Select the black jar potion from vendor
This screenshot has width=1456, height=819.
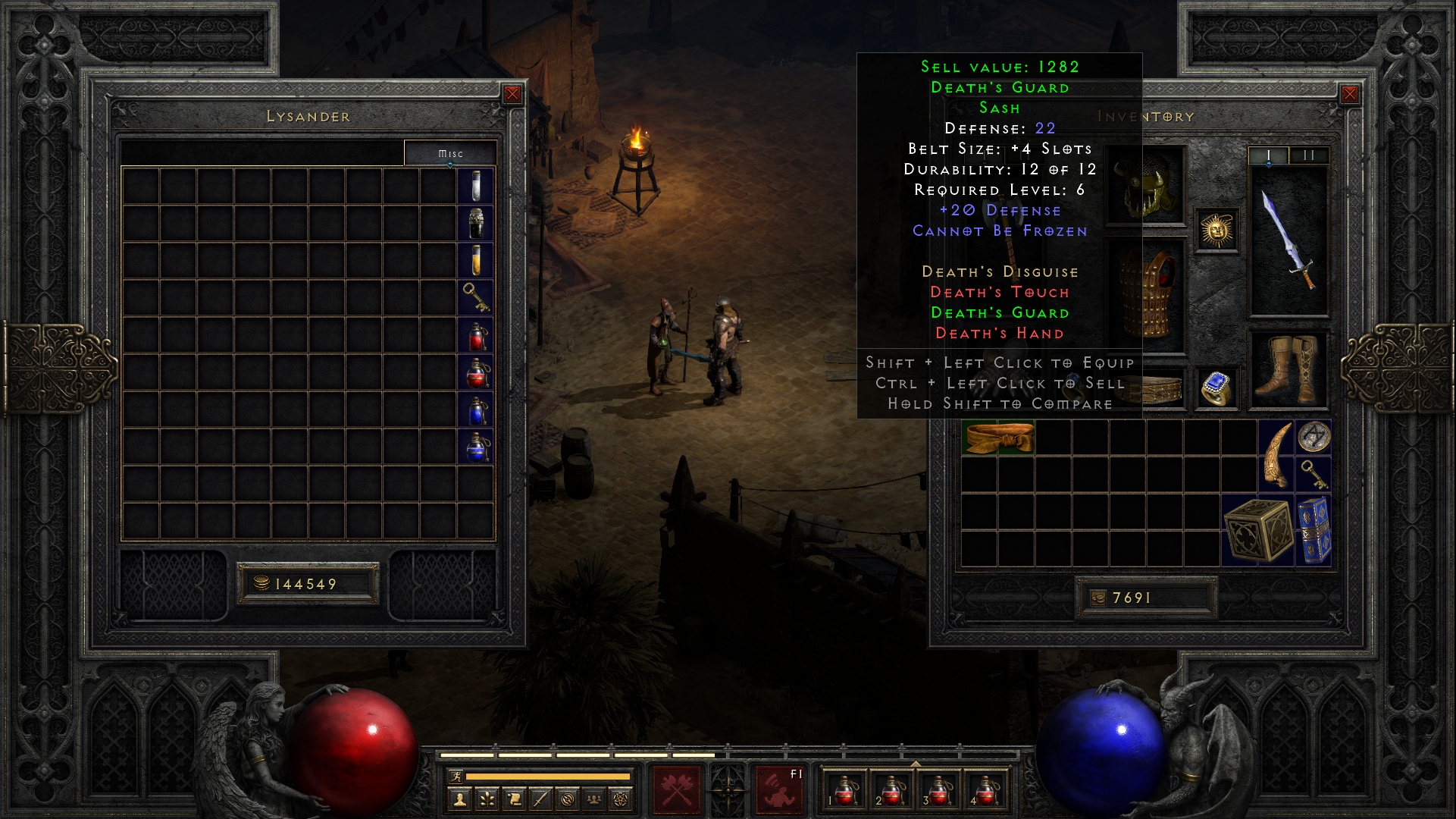[476, 223]
